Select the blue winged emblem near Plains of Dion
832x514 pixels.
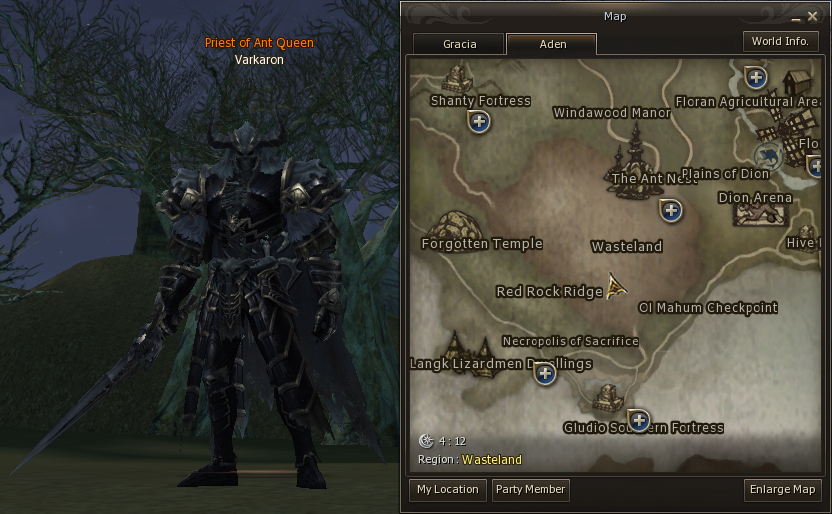click(768, 155)
